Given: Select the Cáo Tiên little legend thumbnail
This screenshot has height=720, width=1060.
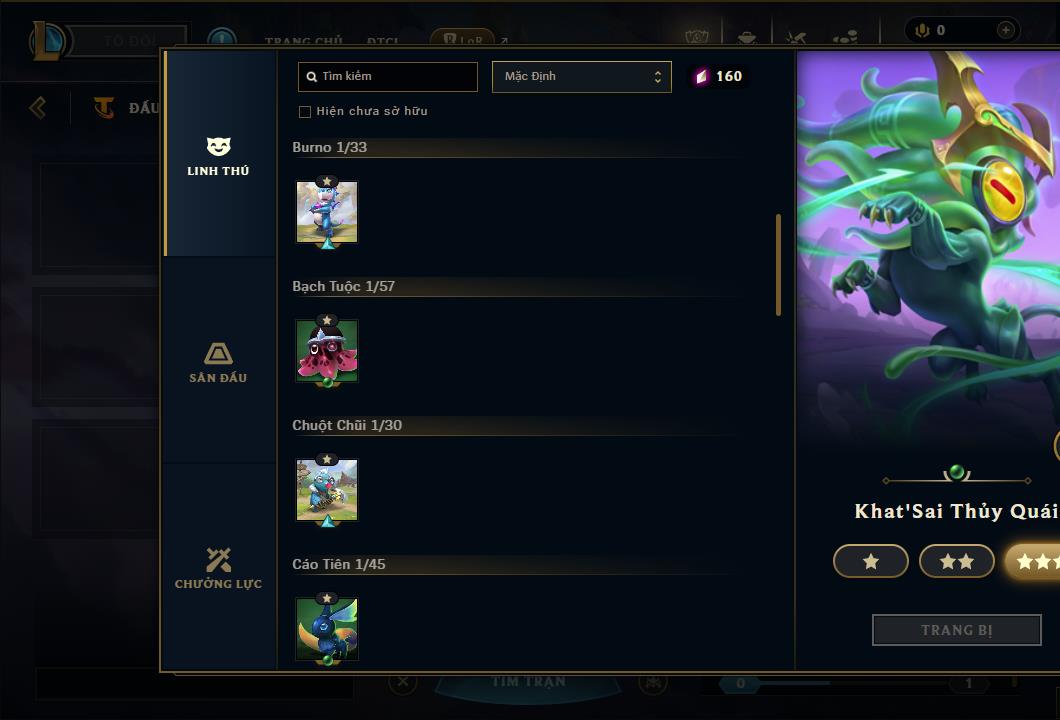Looking at the screenshot, I should pos(327,629).
